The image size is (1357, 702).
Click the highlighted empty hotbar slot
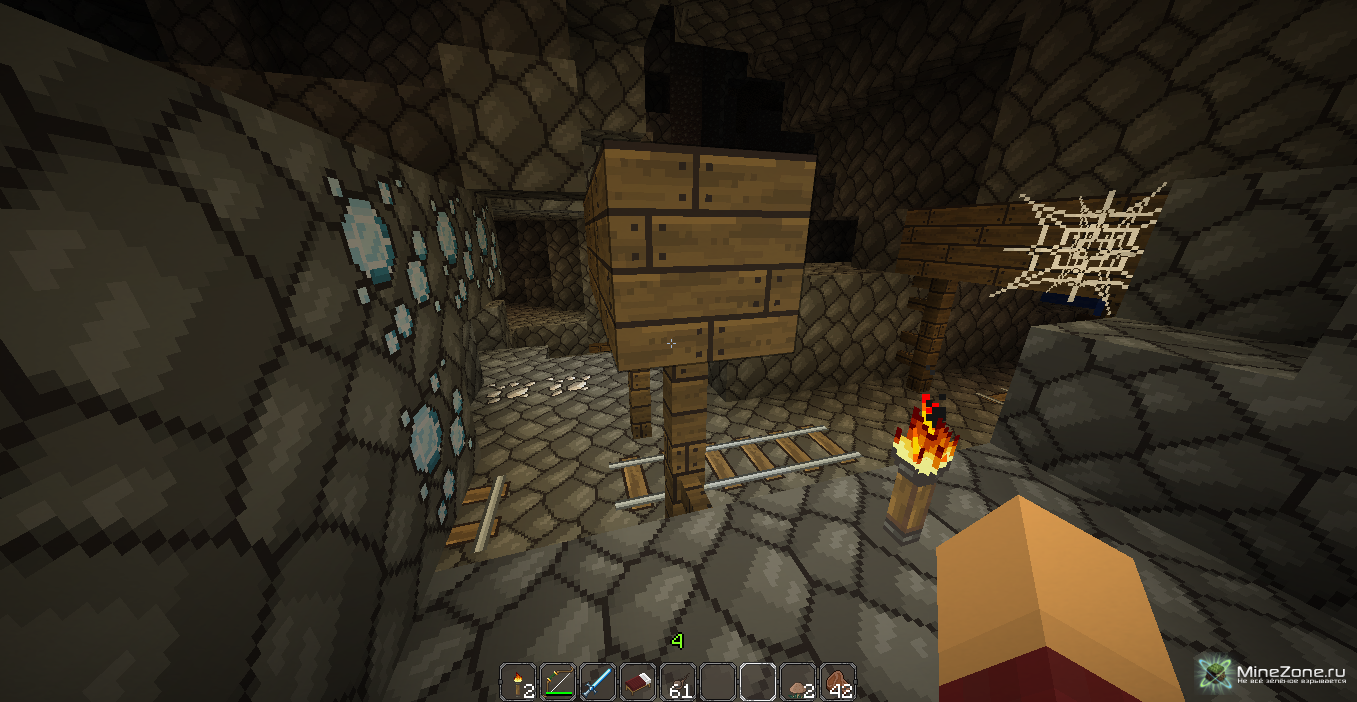(x=757, y=682)
